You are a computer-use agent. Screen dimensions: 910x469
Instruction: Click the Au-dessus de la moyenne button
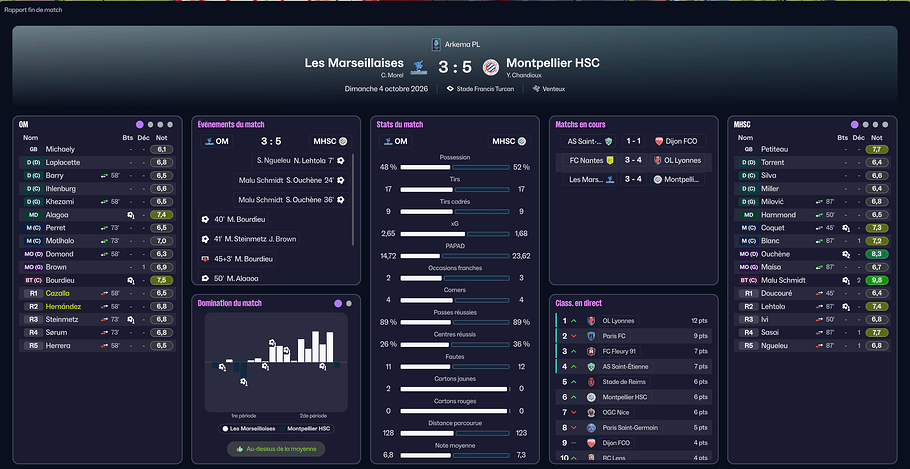click(274, 449)
